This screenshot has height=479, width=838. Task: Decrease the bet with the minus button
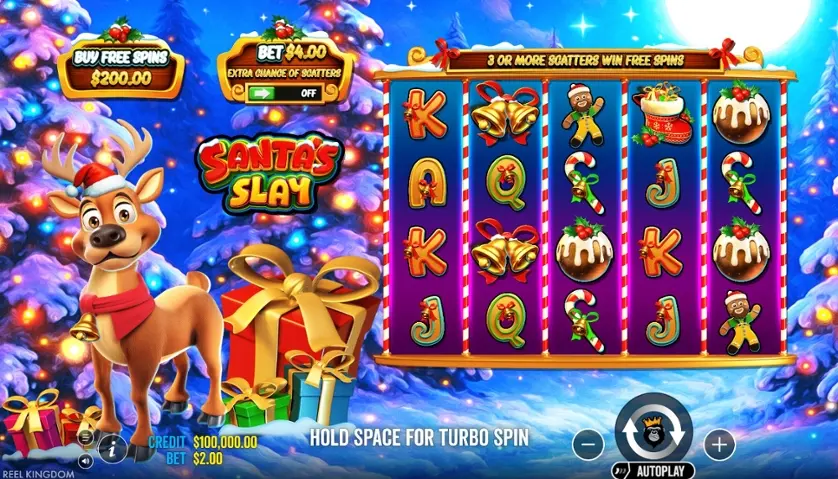[x=590, y=443]
